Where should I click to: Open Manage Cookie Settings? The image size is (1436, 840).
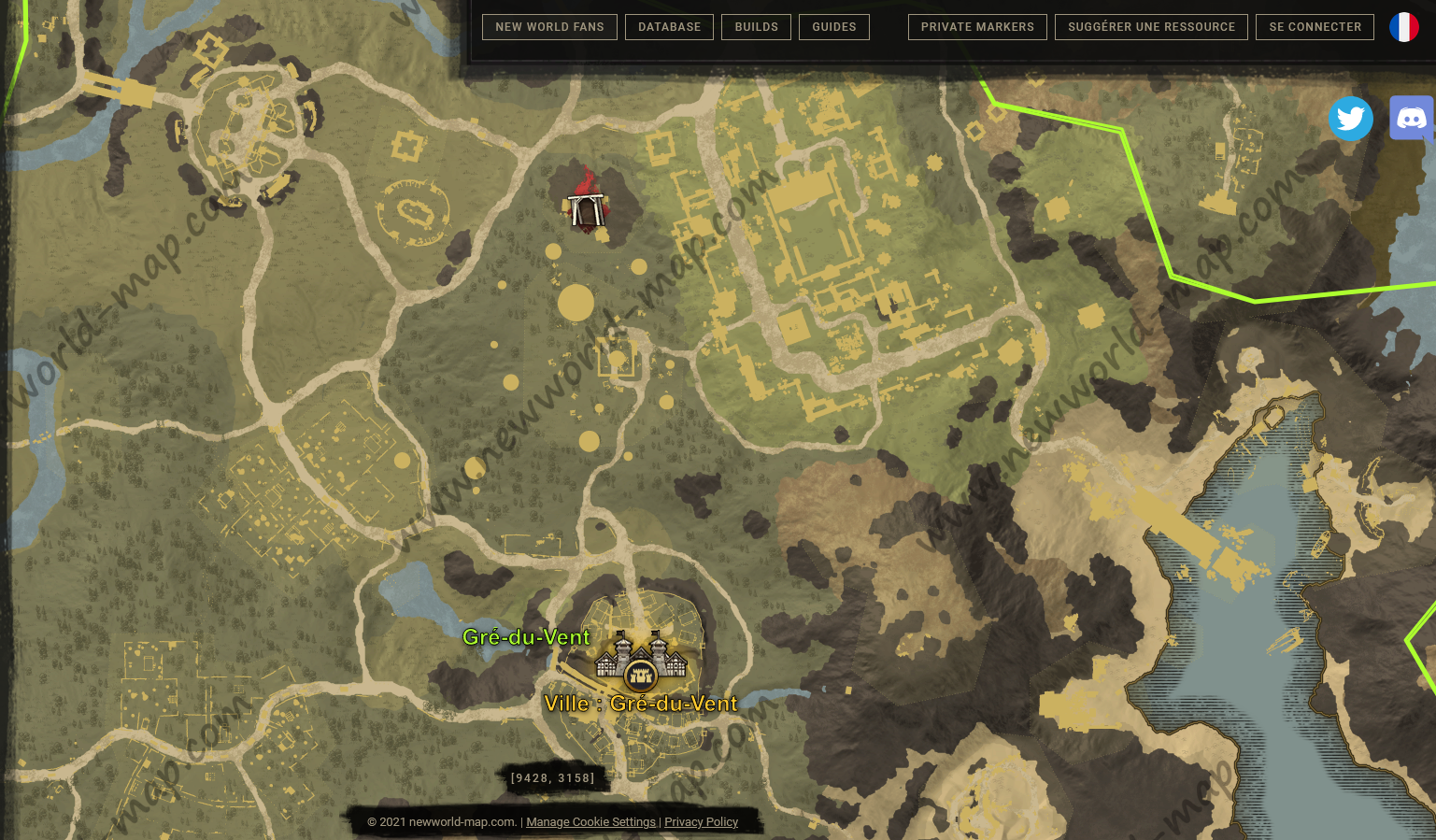click(590, 822)
